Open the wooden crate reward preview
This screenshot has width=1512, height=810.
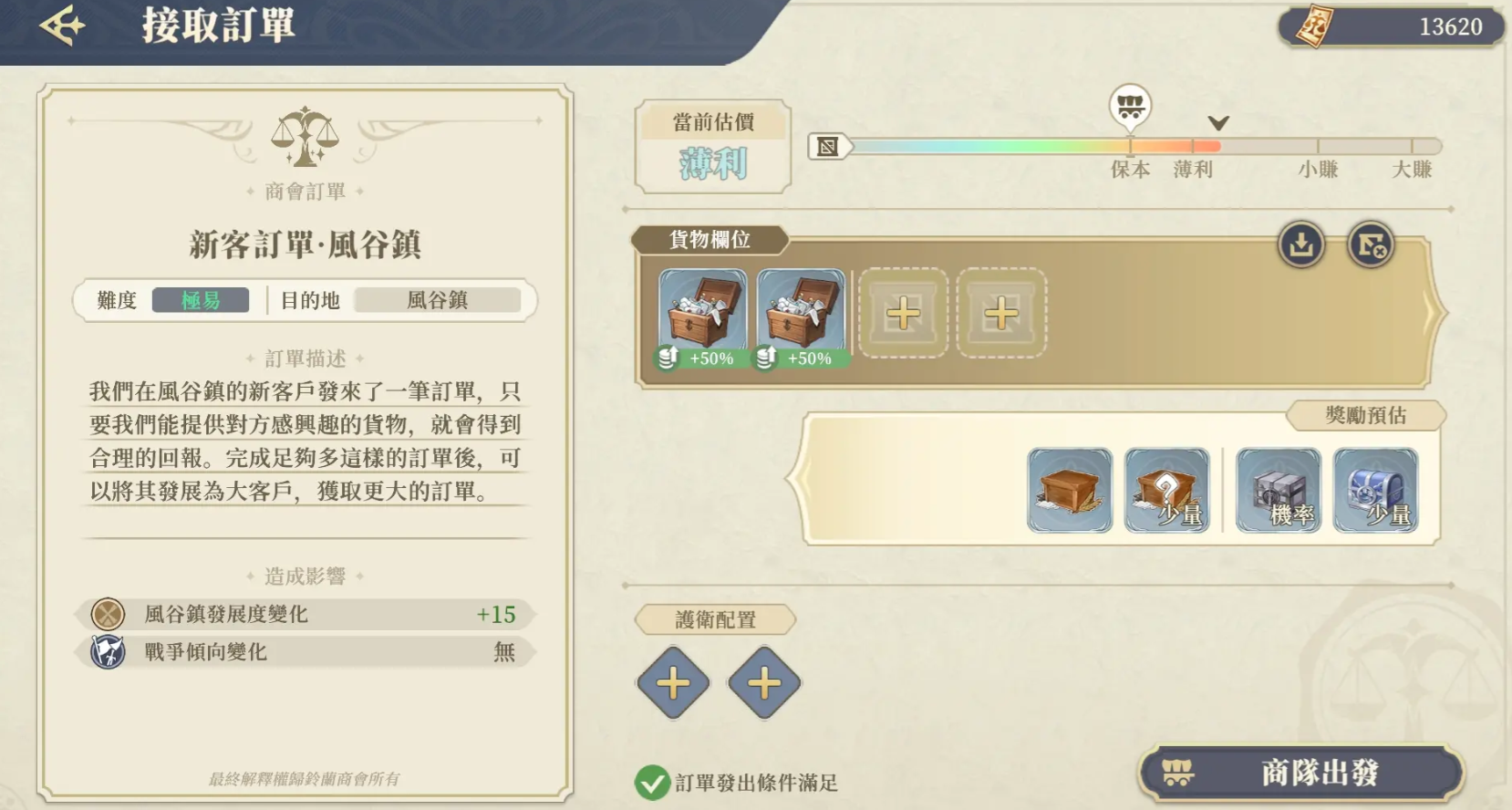(1069, 490)
